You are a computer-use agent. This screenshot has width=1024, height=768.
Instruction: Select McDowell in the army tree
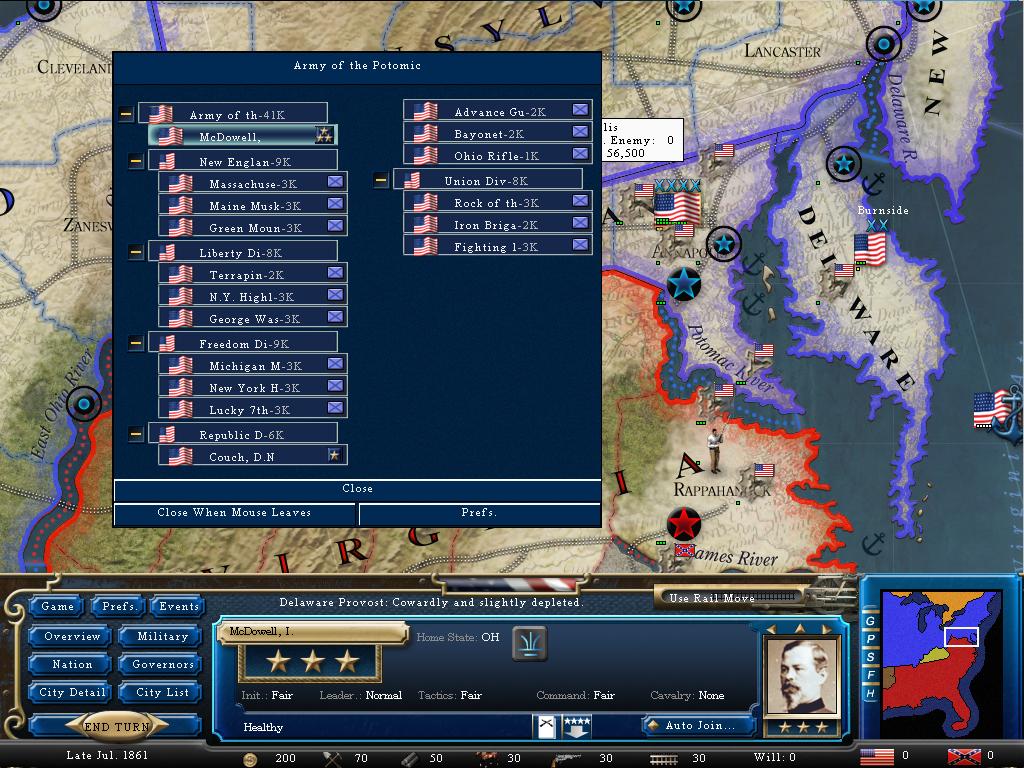pos(242,136)
